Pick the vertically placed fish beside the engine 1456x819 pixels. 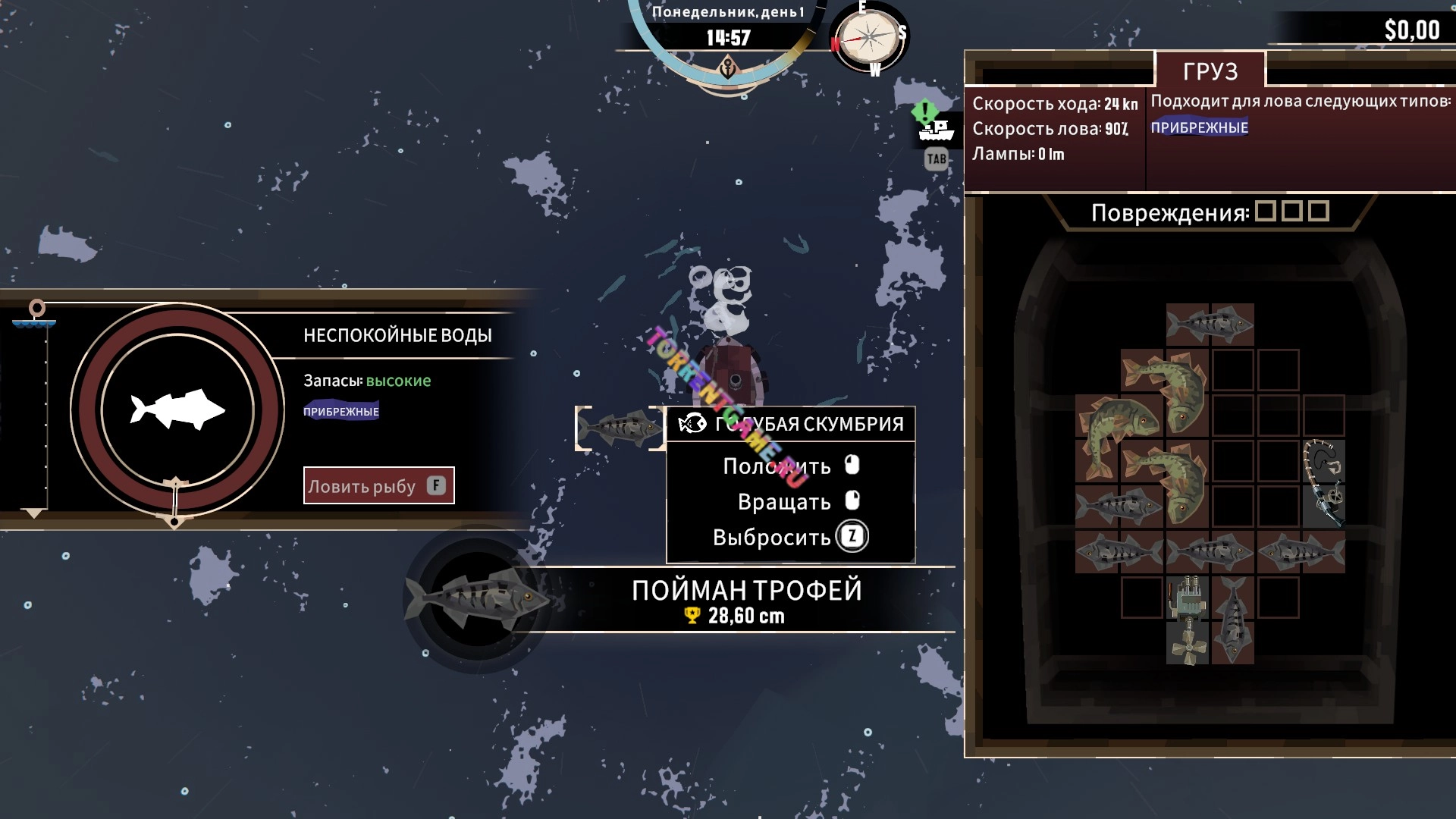[1232, 620]
